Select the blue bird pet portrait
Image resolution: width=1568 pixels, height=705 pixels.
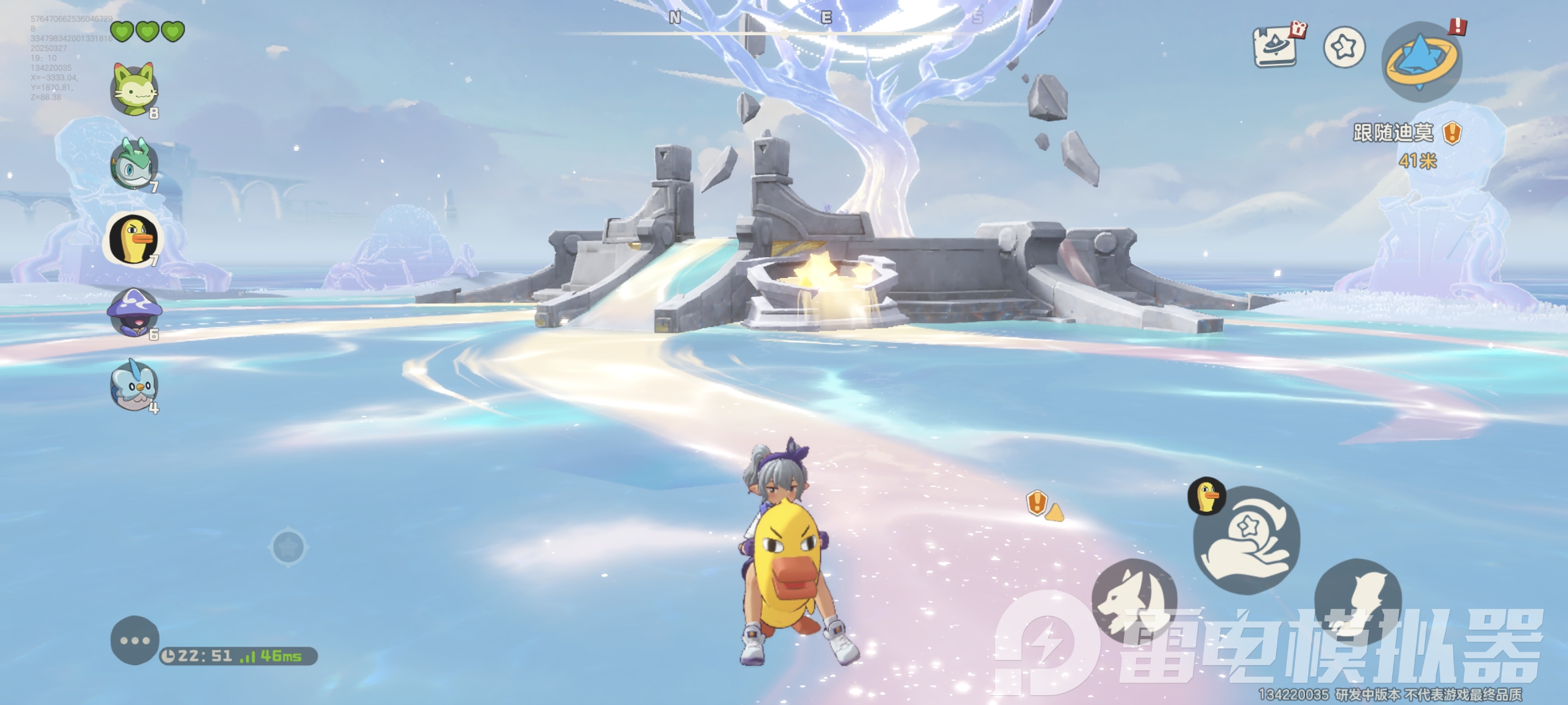pyautogui.click(x=135, y=385)
